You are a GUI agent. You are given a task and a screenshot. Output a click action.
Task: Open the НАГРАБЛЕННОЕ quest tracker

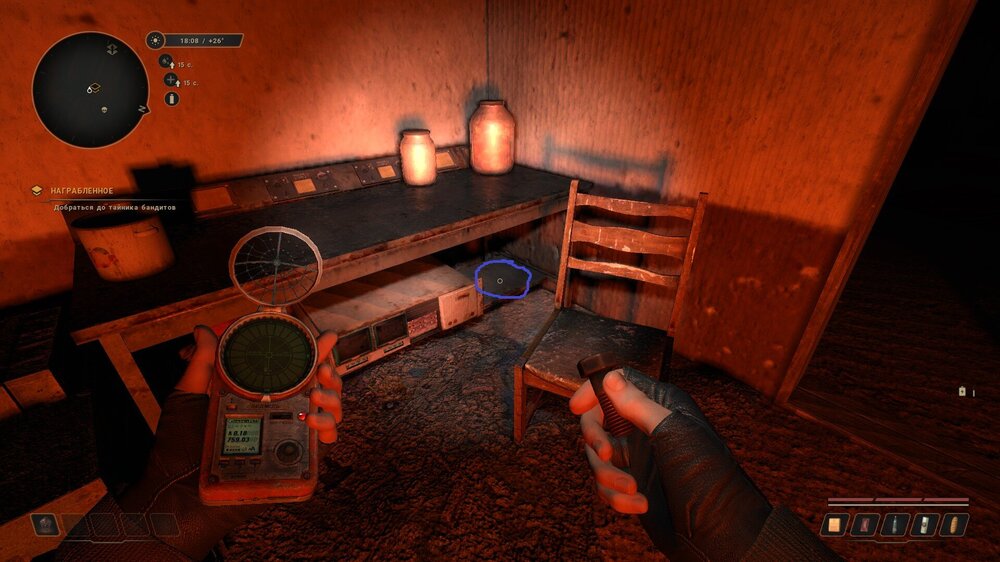tap(84, 190)
